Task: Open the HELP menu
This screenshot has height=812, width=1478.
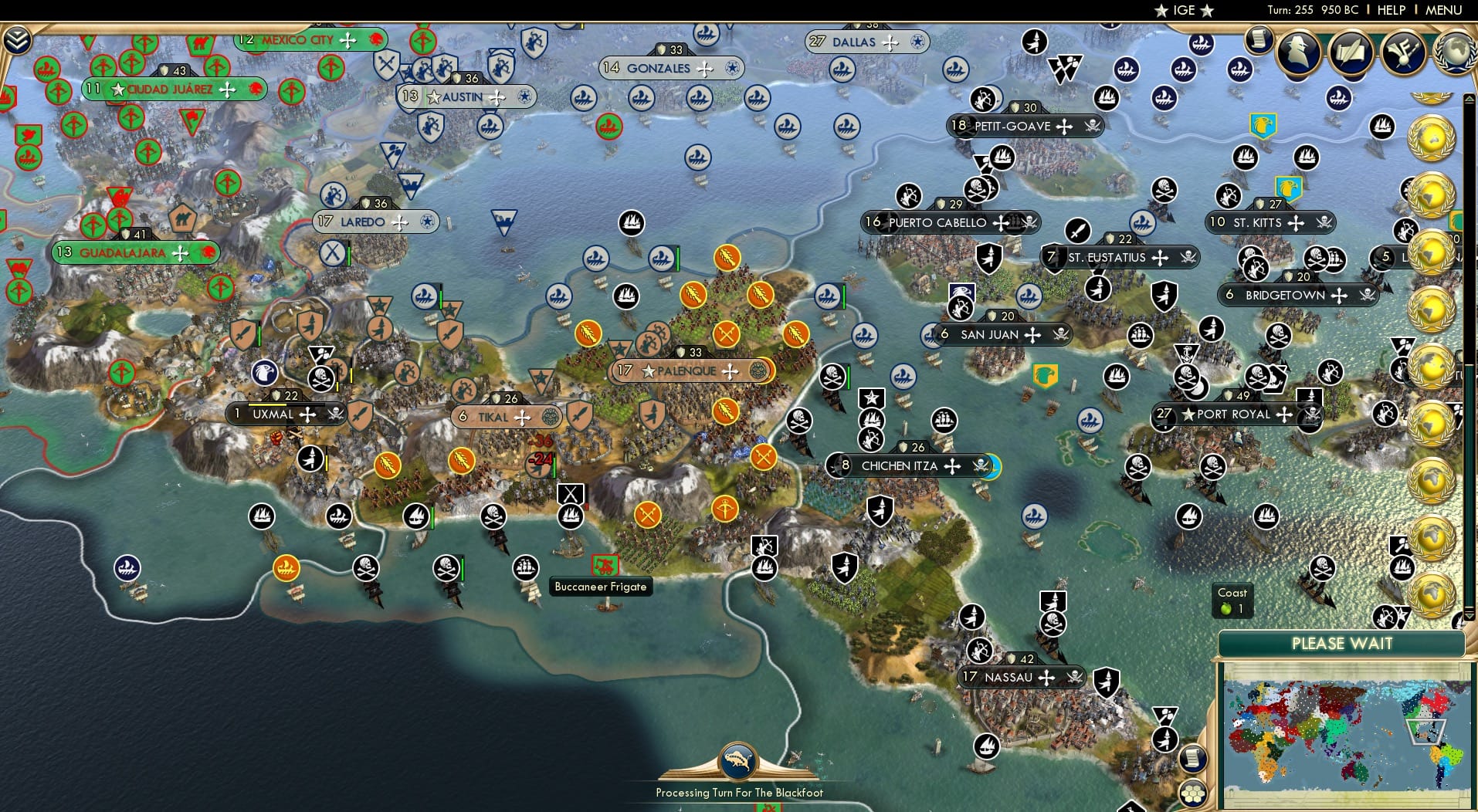Action: tap(1391, 10)
